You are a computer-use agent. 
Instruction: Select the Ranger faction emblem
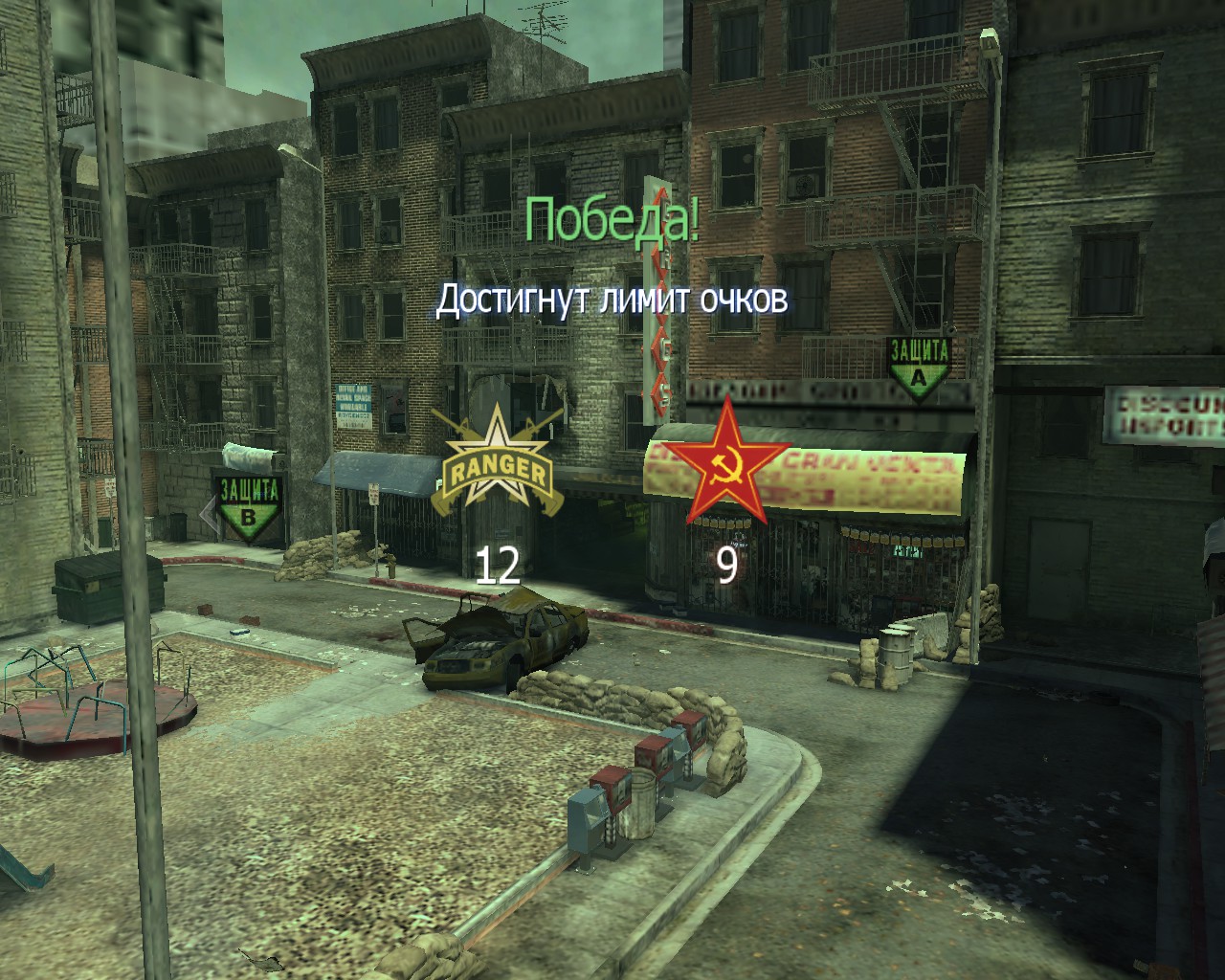[497, 464]
